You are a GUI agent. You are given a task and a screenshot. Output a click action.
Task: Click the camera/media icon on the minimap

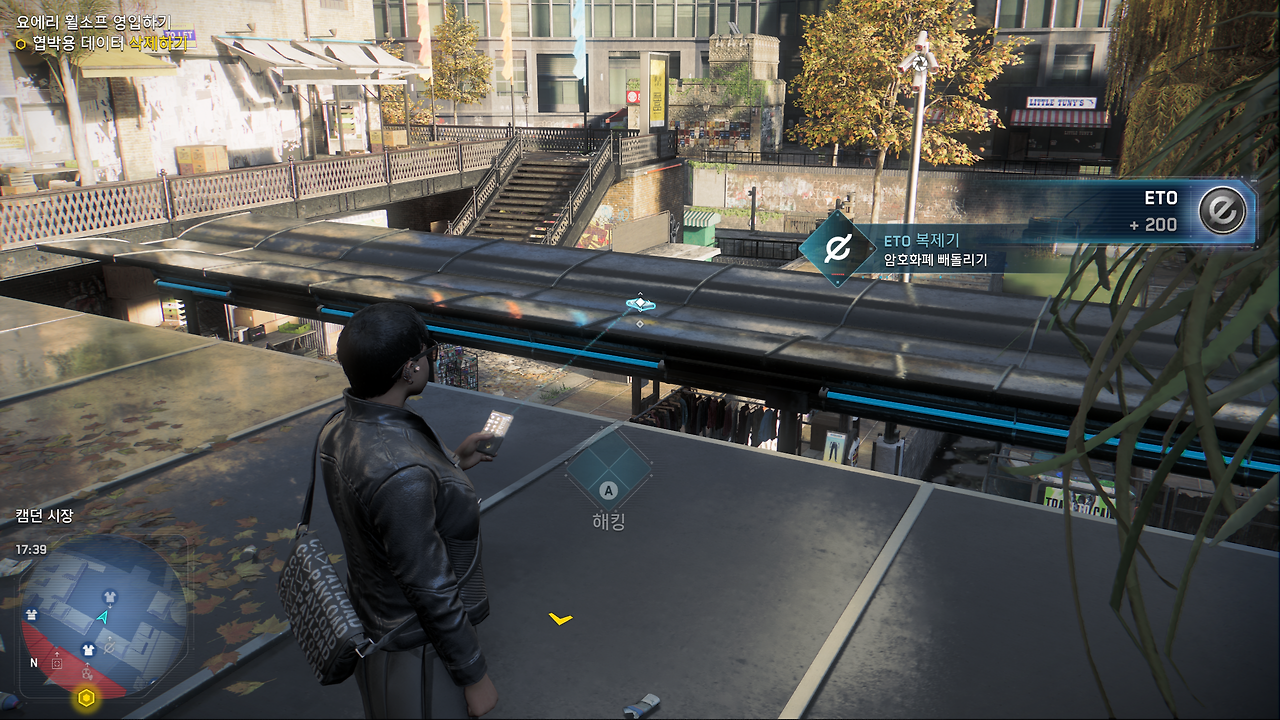86,672
